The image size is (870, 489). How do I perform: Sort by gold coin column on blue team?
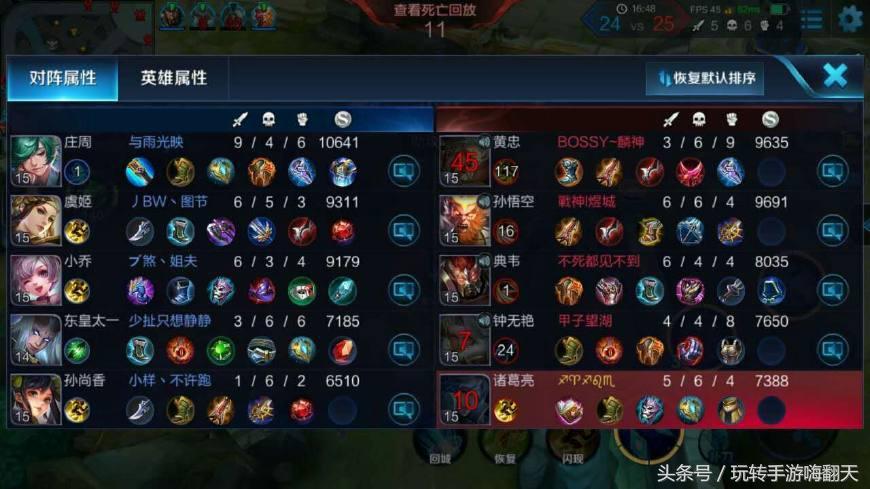343,120
